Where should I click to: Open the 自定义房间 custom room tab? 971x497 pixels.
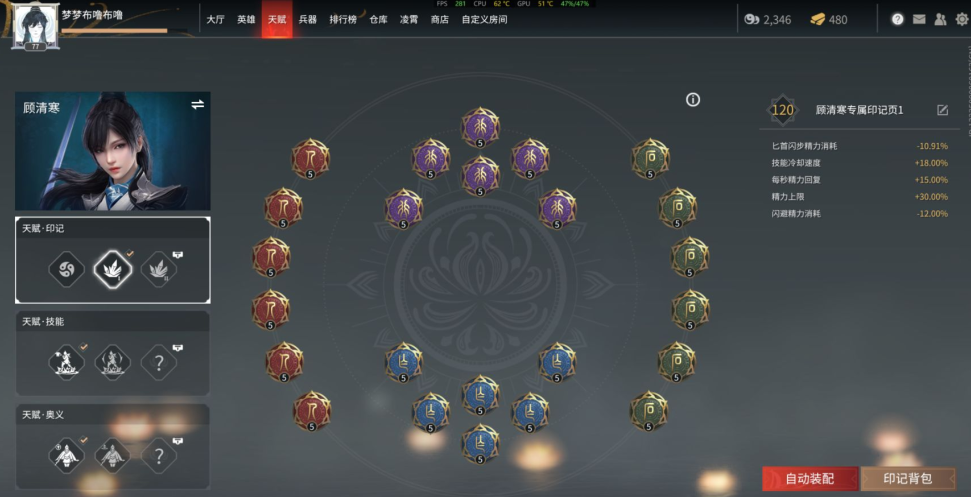(x=484, y=19)
